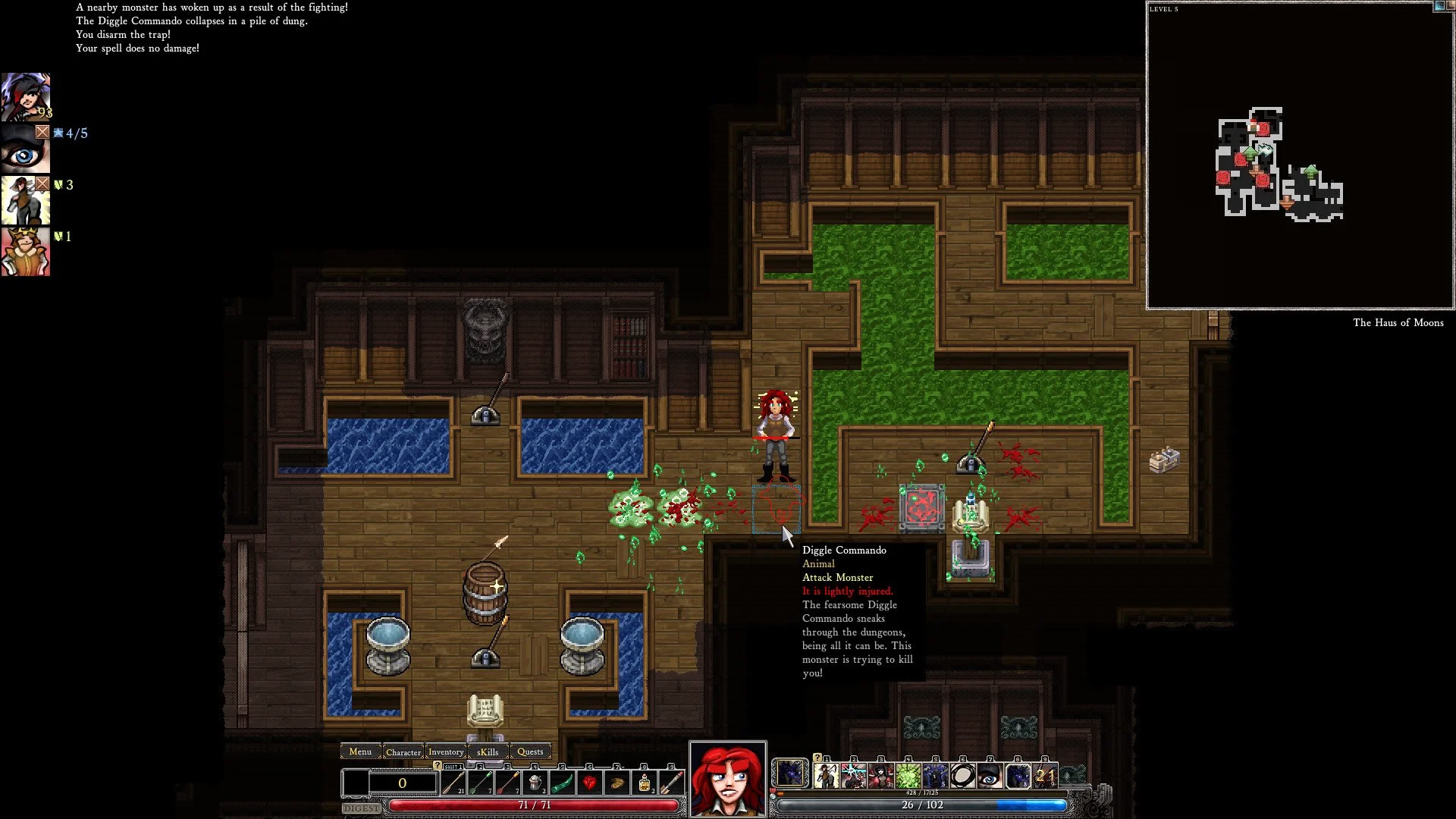
Task: Select the green arrows in belt slot 2
Action: tap(480, 781)
